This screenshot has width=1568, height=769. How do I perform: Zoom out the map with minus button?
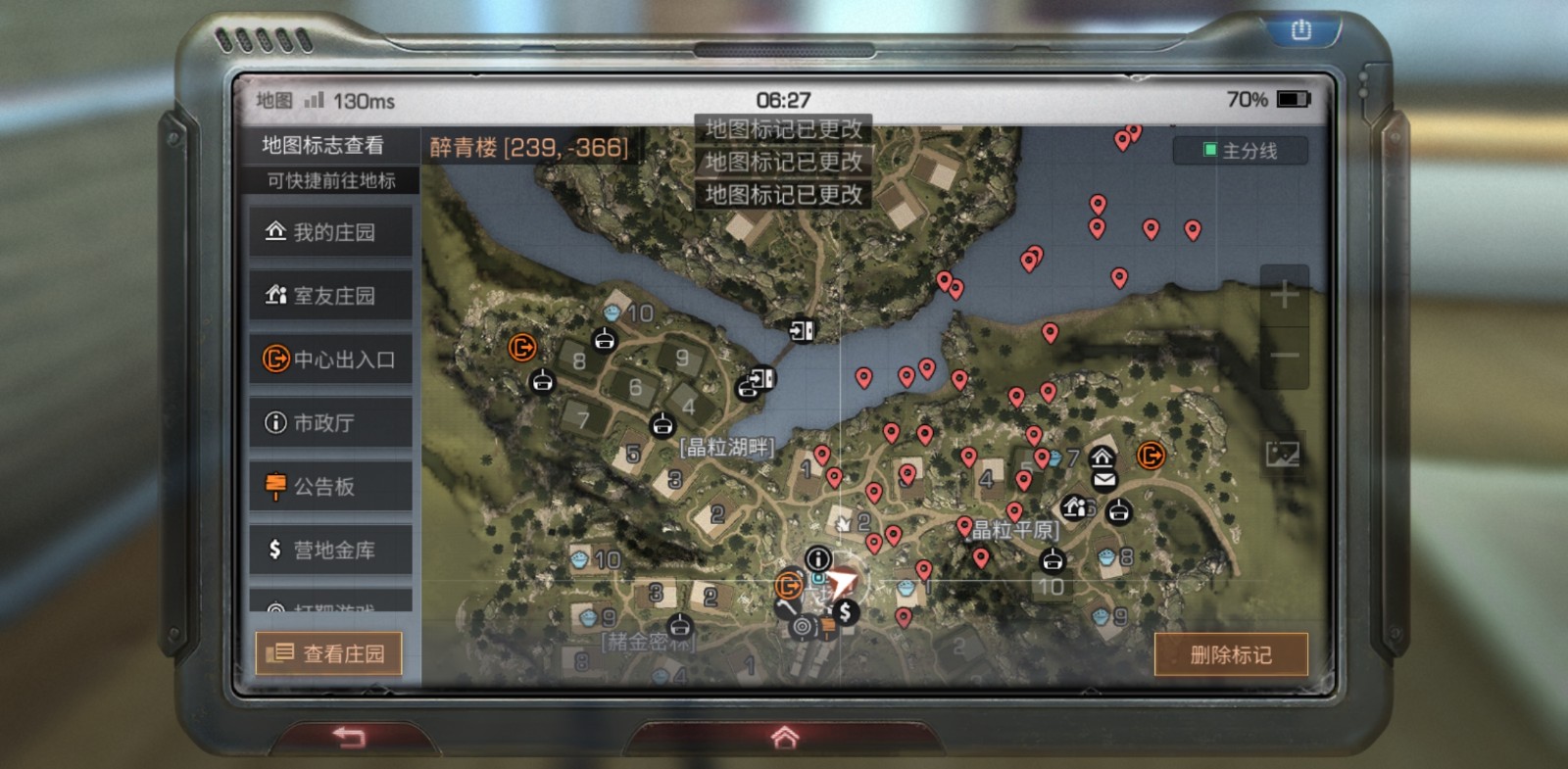pos(1284,357)
